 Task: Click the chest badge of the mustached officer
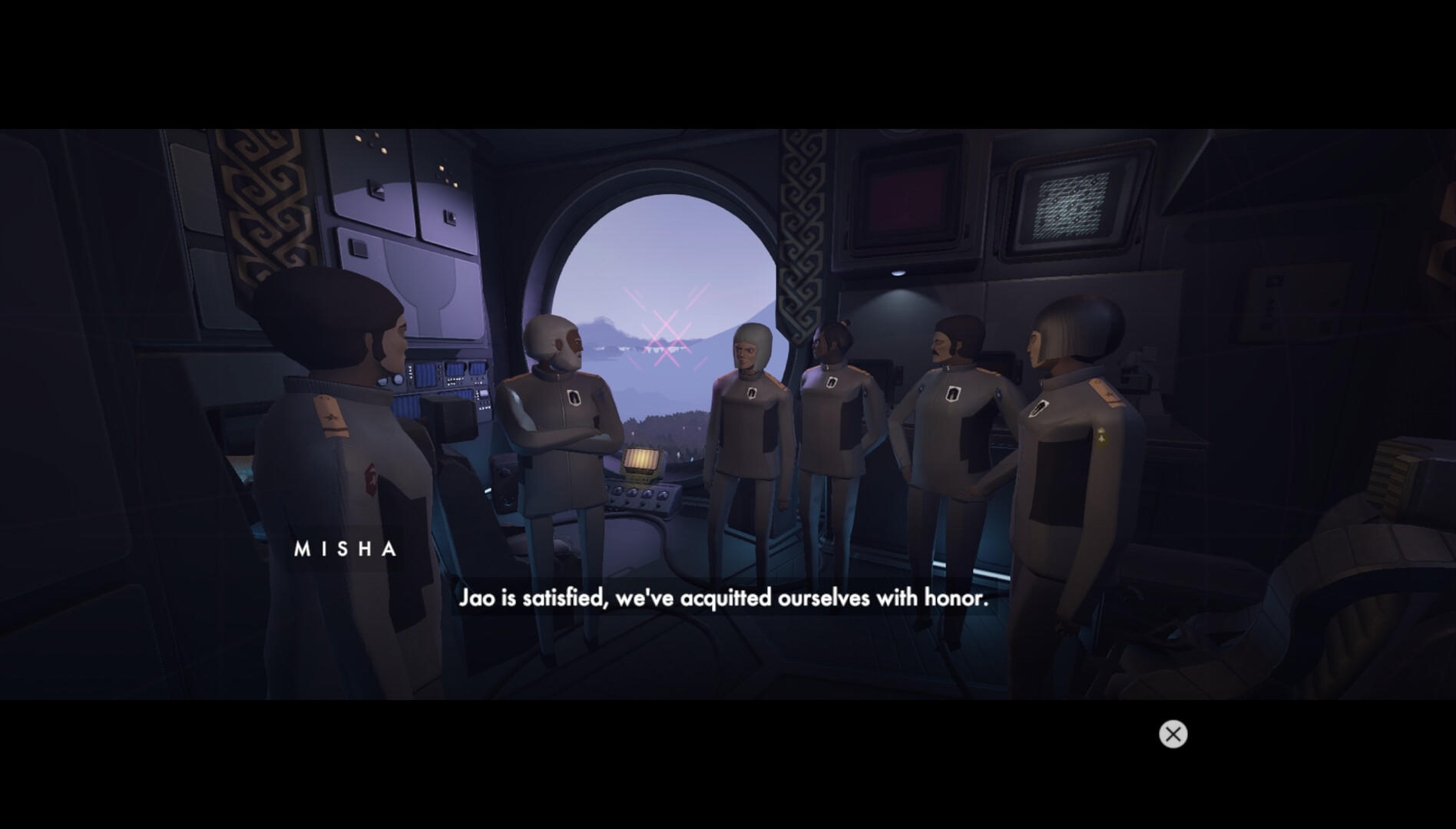coord(953,394)
